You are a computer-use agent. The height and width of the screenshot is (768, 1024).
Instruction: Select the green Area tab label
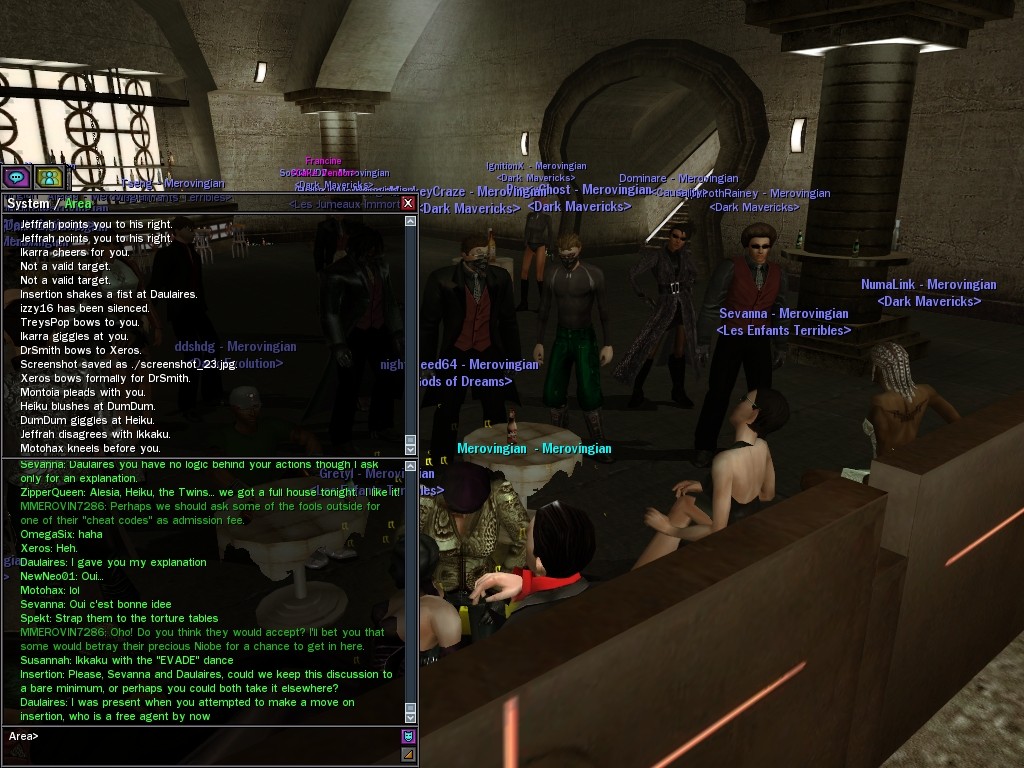coord(79,203)
